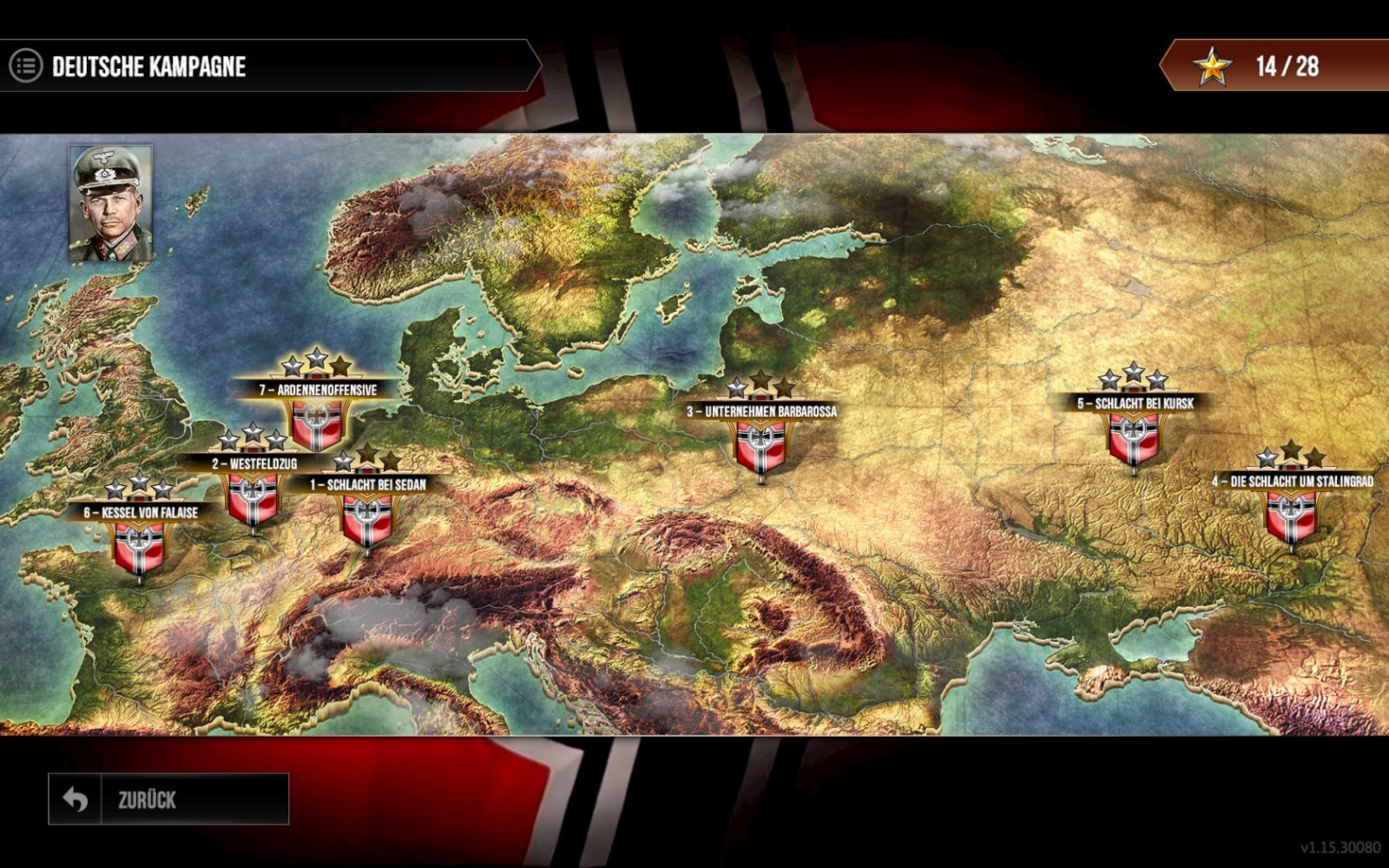
Task: Choose mission 7 – Ardennenoffensive
Action: coord(317,423)
